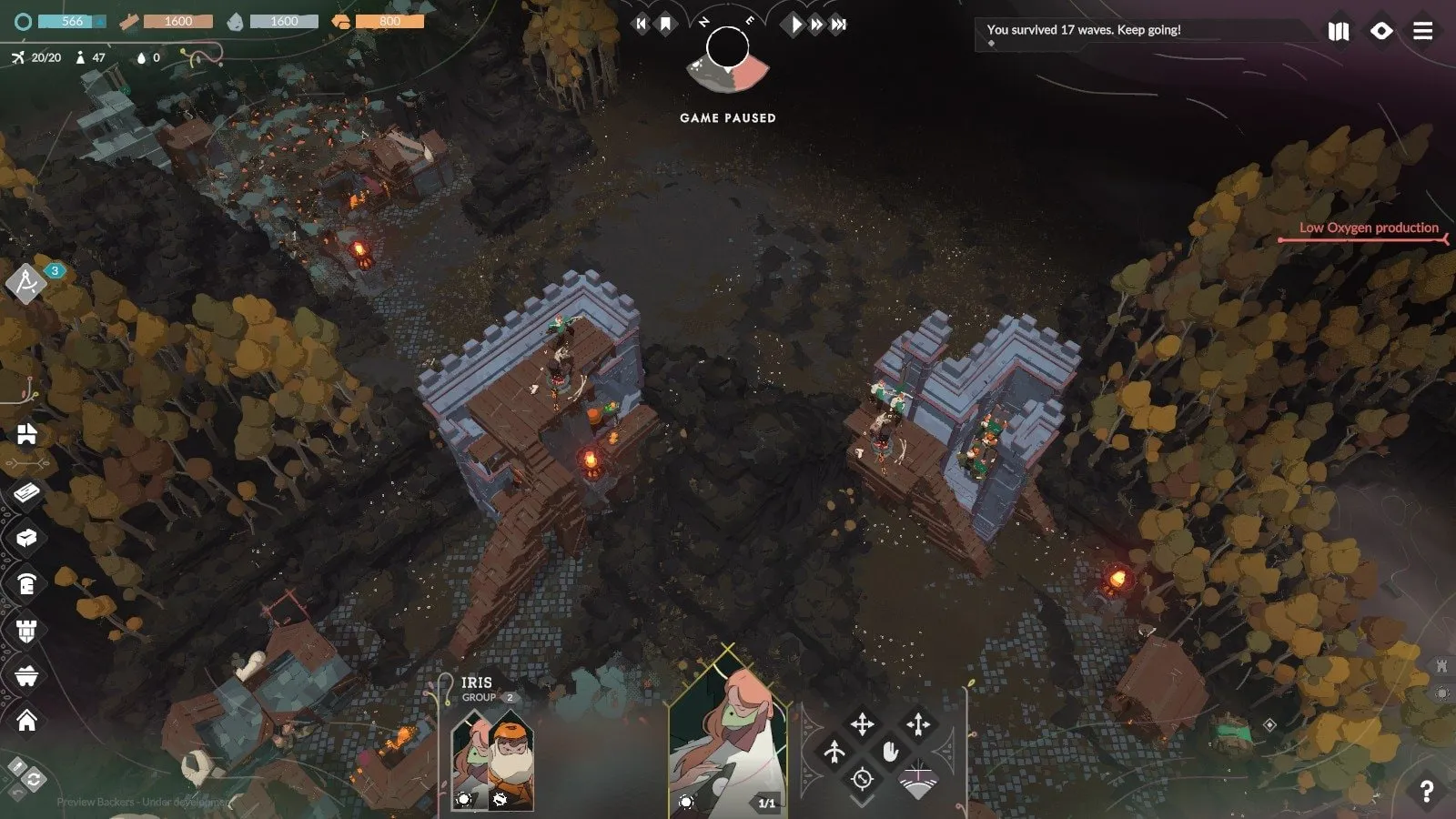Open the map via the folded-map icon
The image size is (1456, 819).
pyautogui.click(x=1339, y=31)
